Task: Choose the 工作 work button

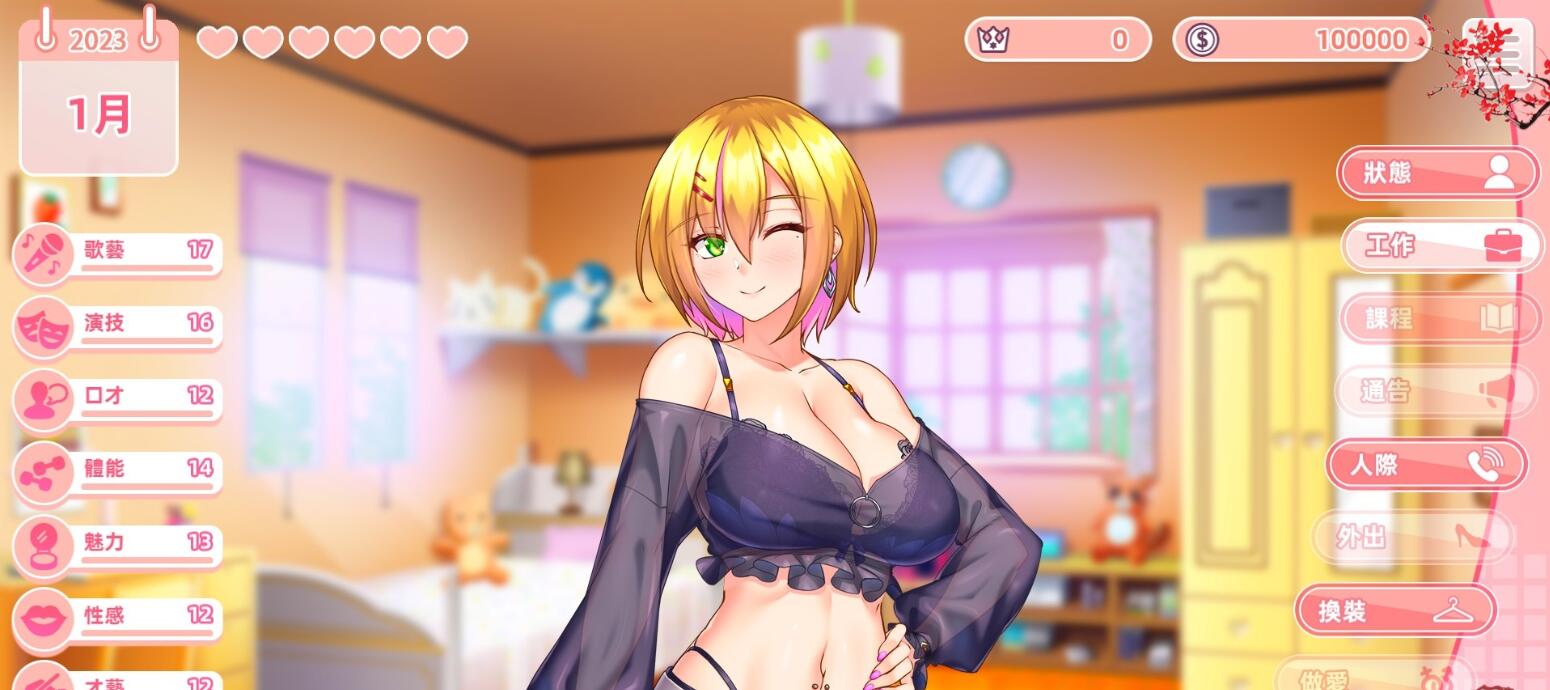Action: 1441,245
